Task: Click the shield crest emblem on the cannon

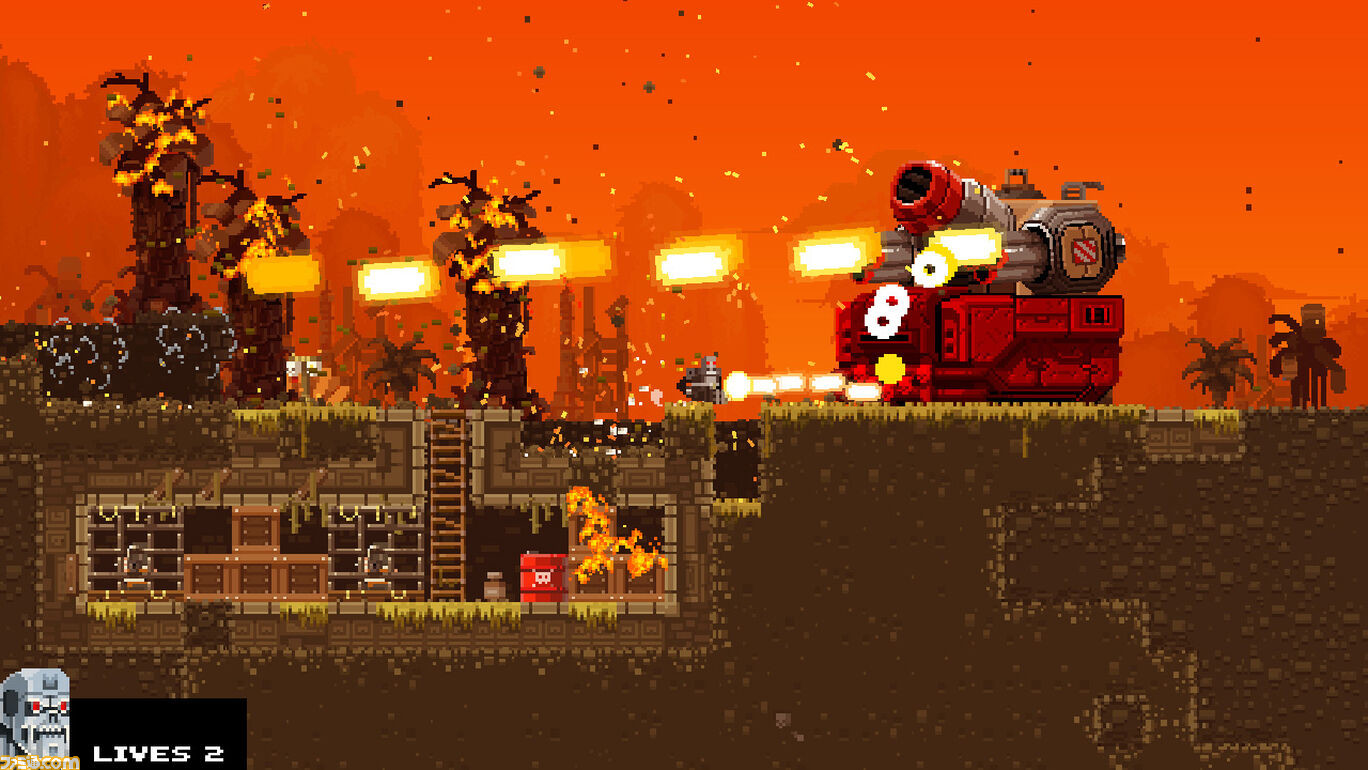Action: (x=1084, y=253)
